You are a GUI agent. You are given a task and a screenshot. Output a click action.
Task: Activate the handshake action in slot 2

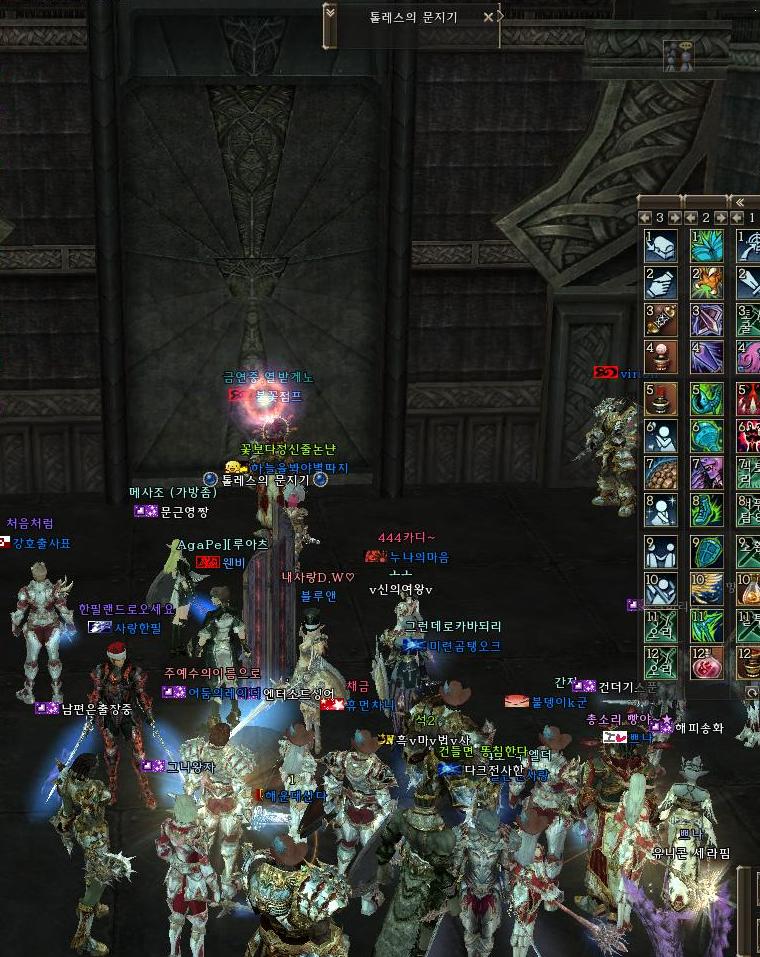pyautogui.click(x=661, y=283)
